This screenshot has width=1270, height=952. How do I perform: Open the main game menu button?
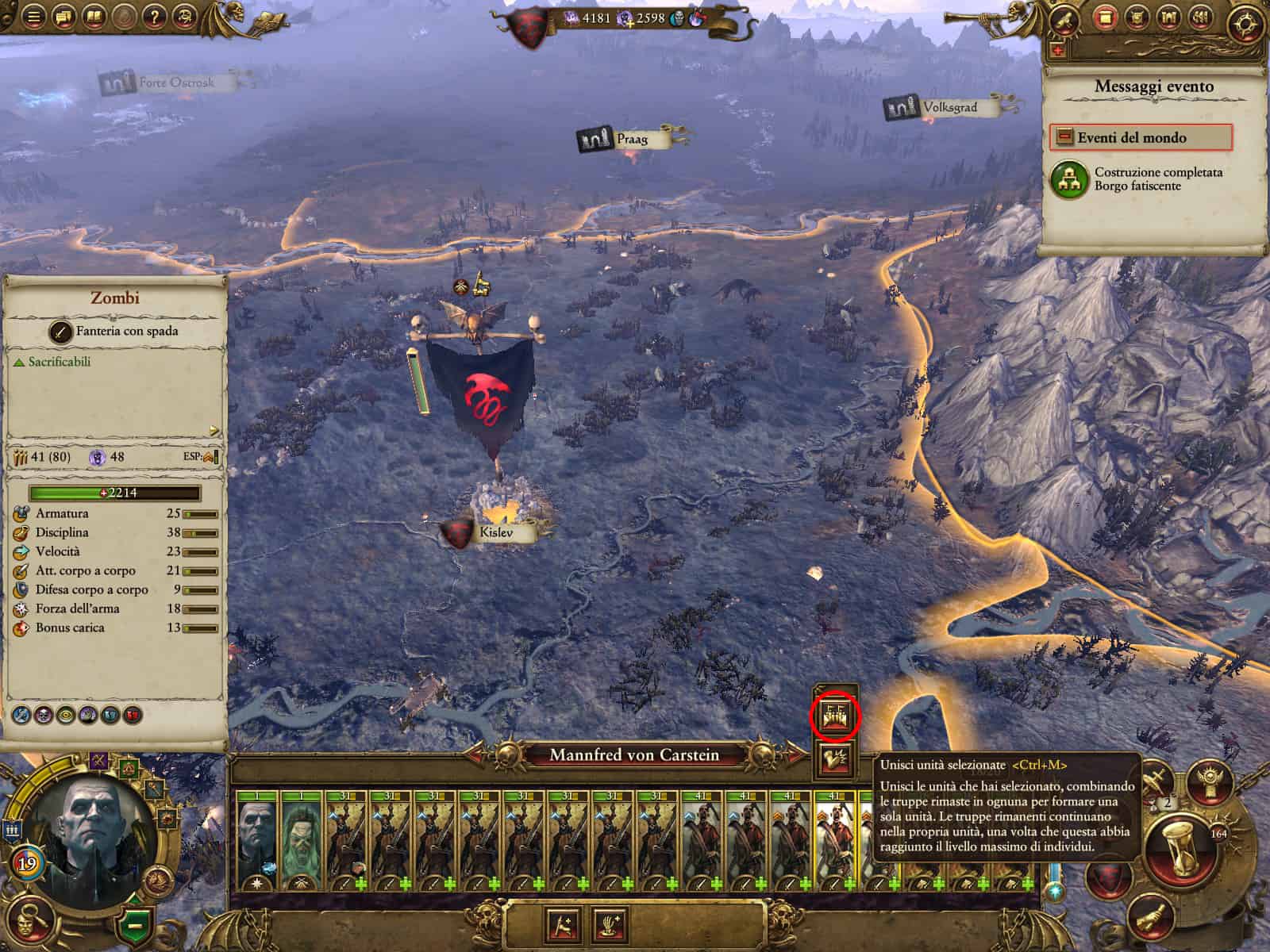coord(33,17)
